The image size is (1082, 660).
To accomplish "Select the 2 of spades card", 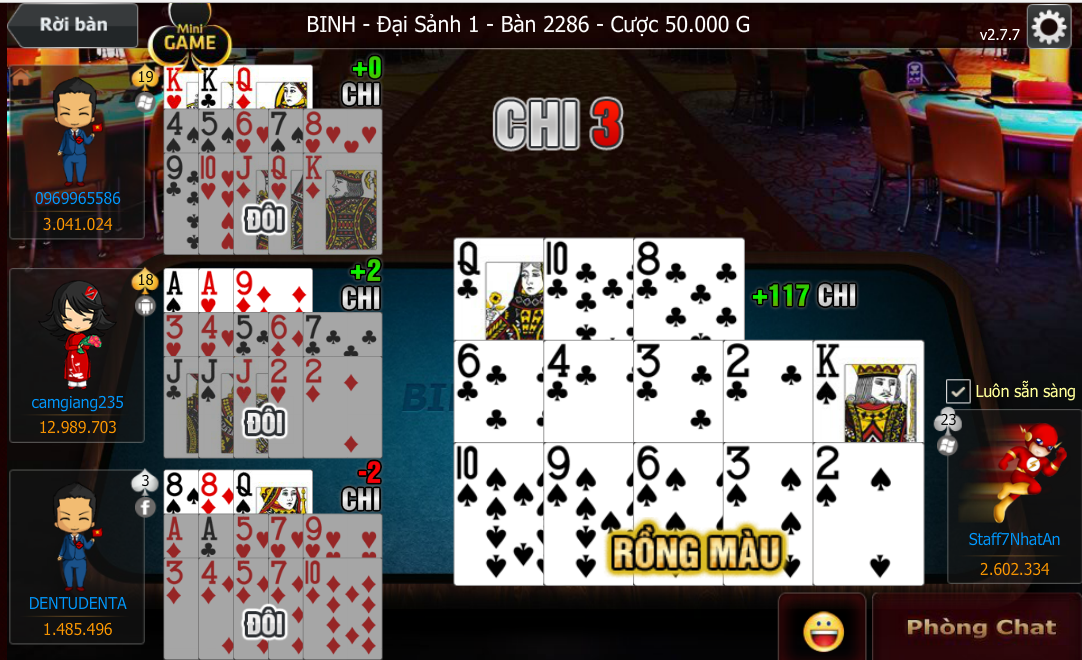I will click(x=867, y=514).
